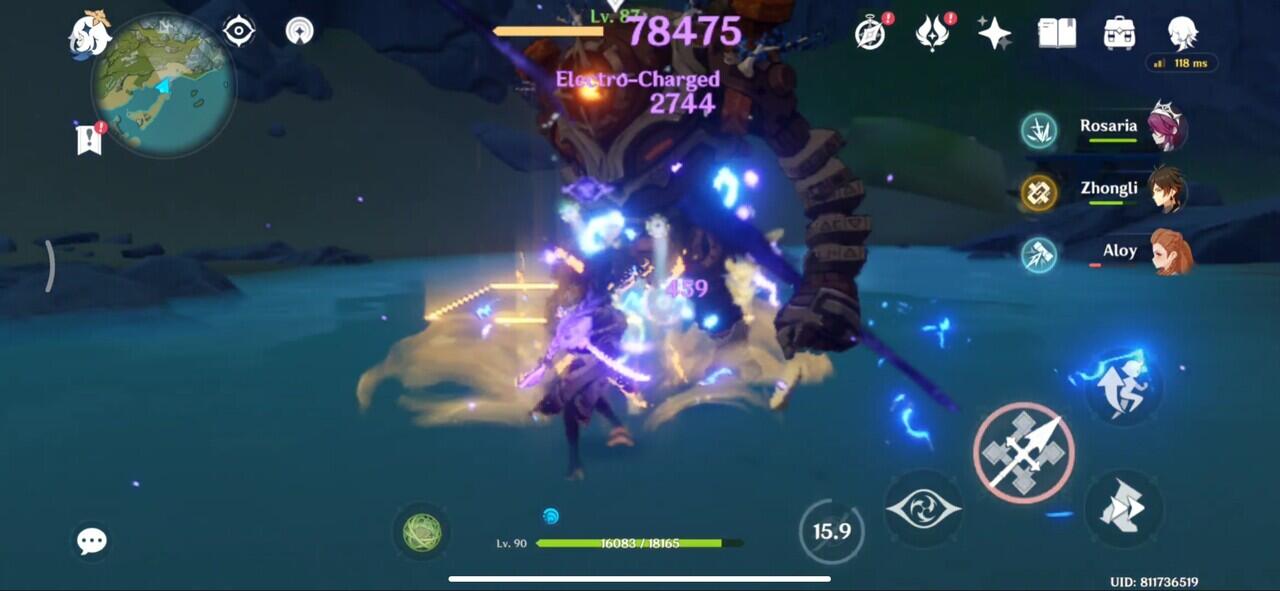Open the Paimon menu
Viewport: 1280px width, 591px height.
pos(89,35)
